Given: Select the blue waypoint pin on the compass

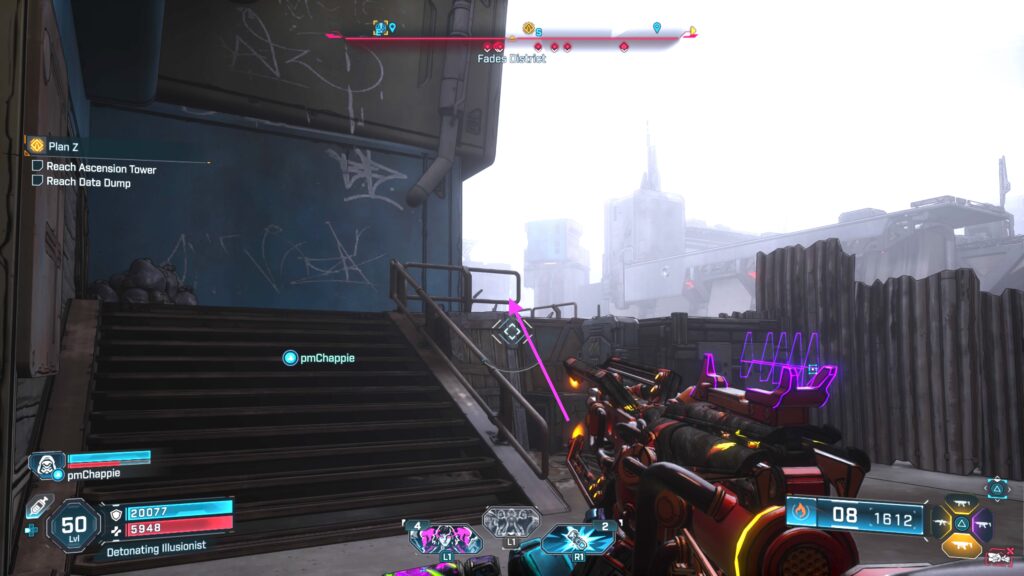Looking at the screenshot, I should (x=656, y=27).
